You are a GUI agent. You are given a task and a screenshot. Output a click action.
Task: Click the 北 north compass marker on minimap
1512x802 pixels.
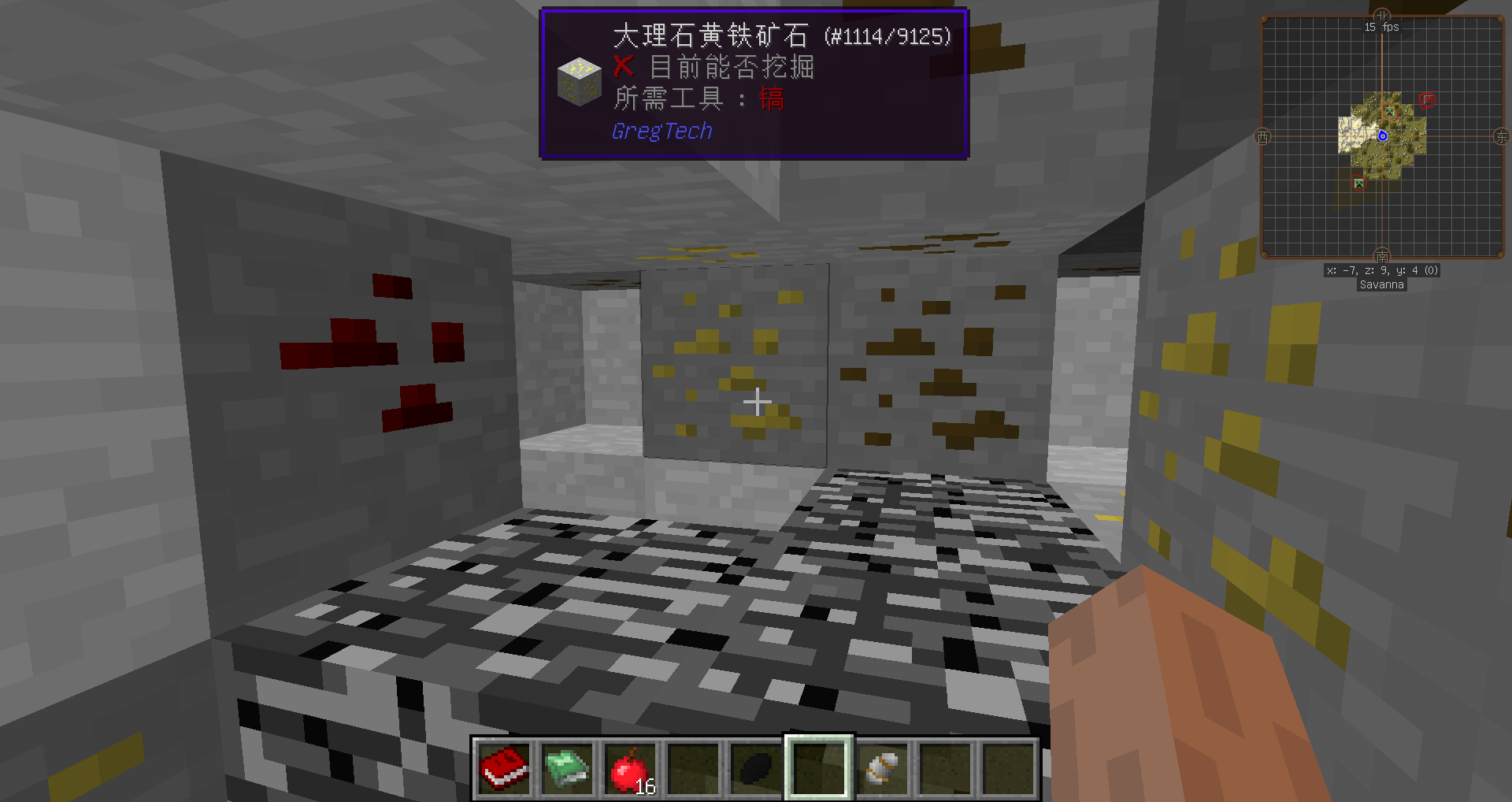[x=1381, y=14]
